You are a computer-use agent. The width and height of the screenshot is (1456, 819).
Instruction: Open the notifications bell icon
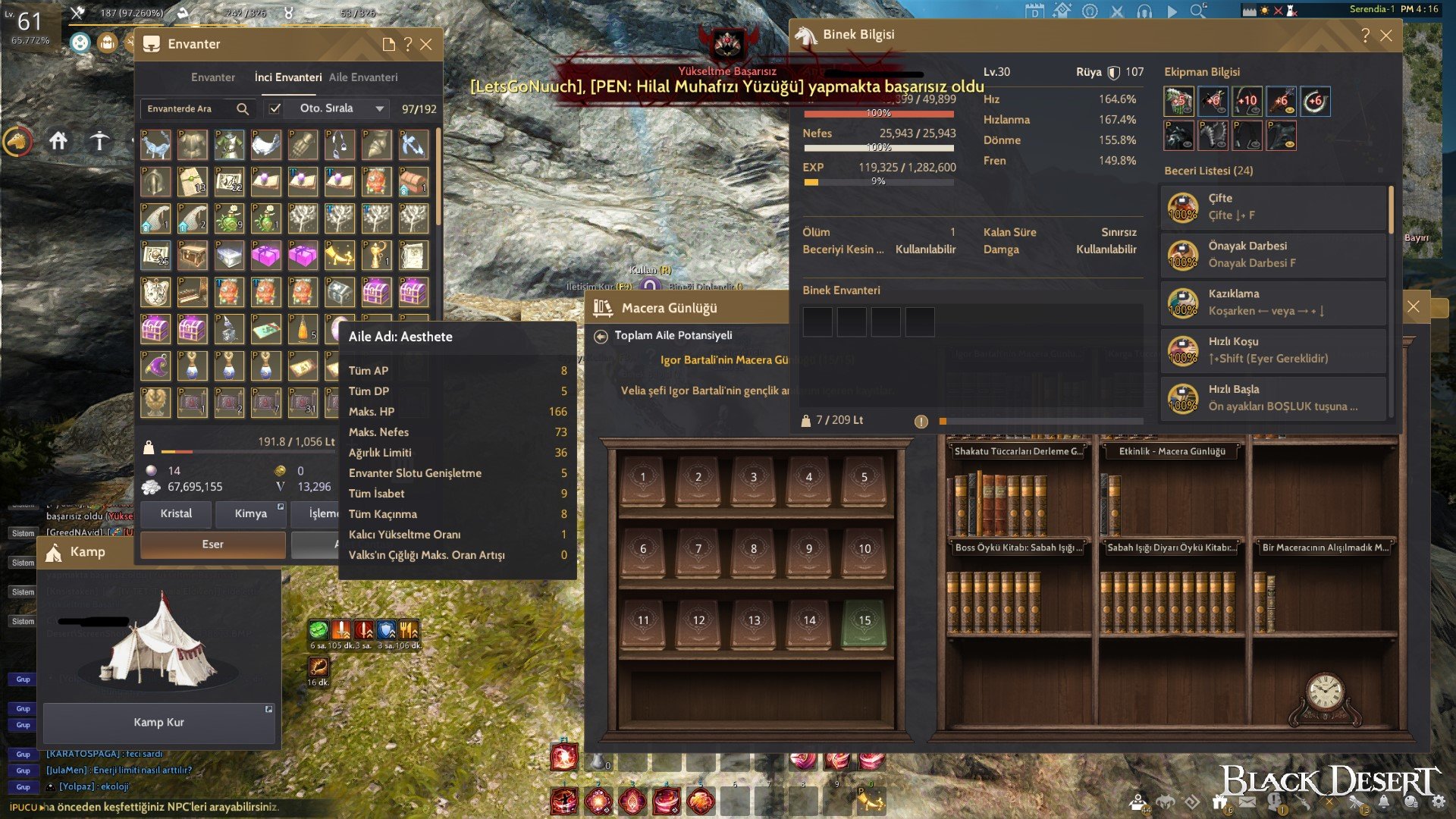click(x=1383, y=802)
